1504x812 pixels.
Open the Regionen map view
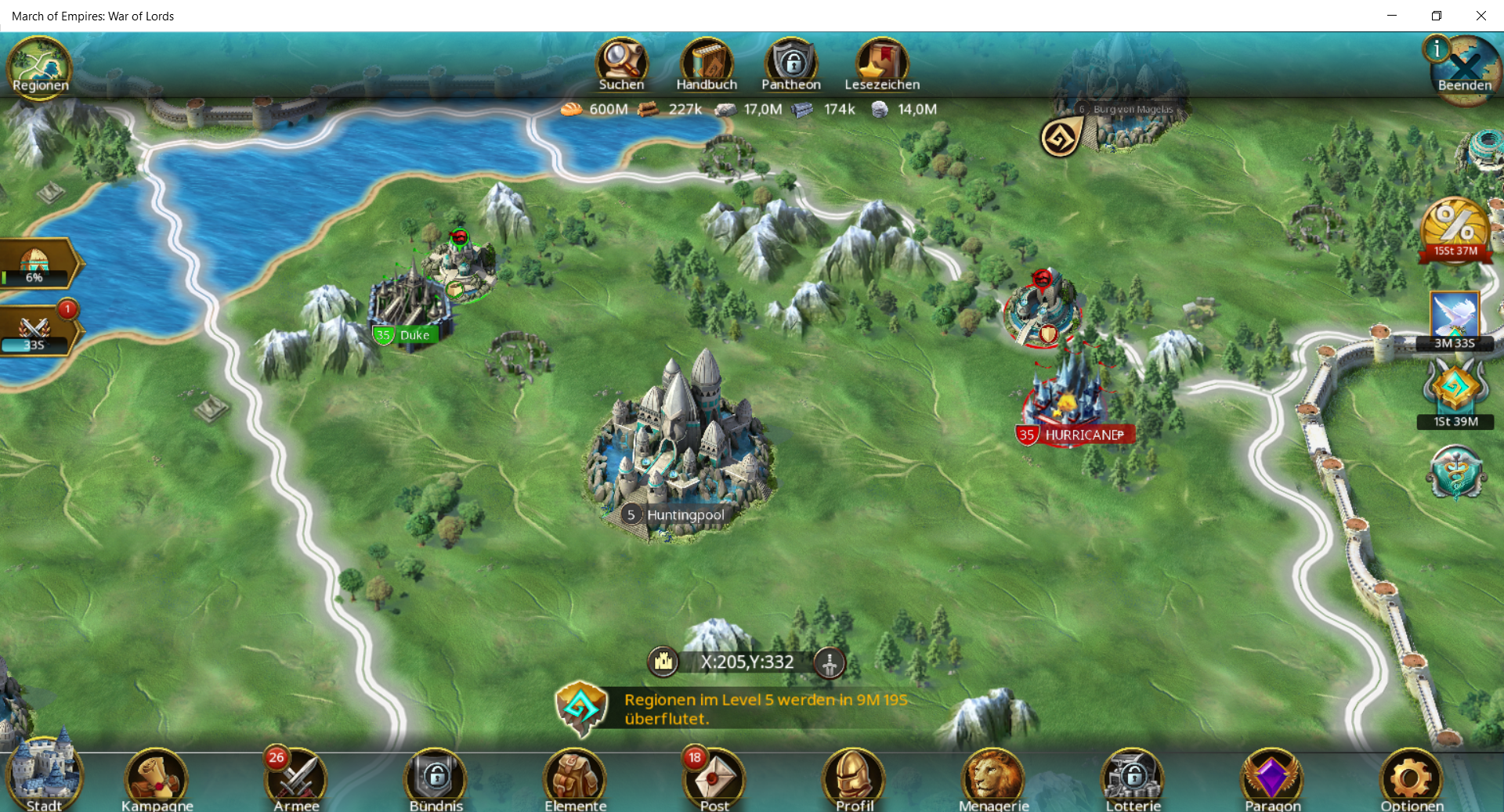(x=39, y=66)
